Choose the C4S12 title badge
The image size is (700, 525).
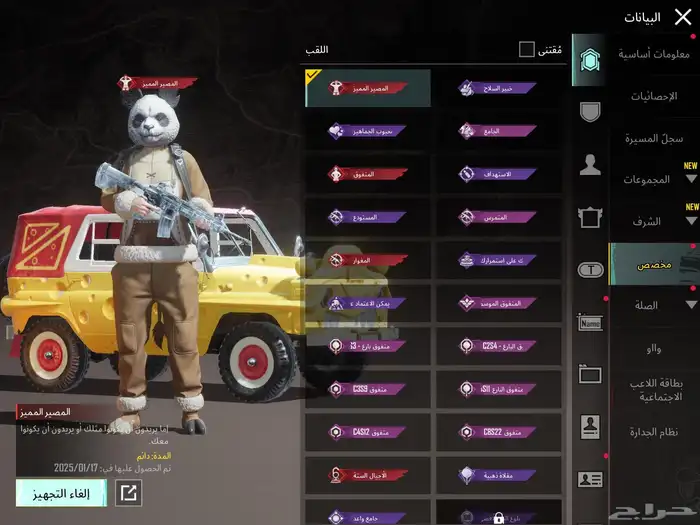coord(367,431)
